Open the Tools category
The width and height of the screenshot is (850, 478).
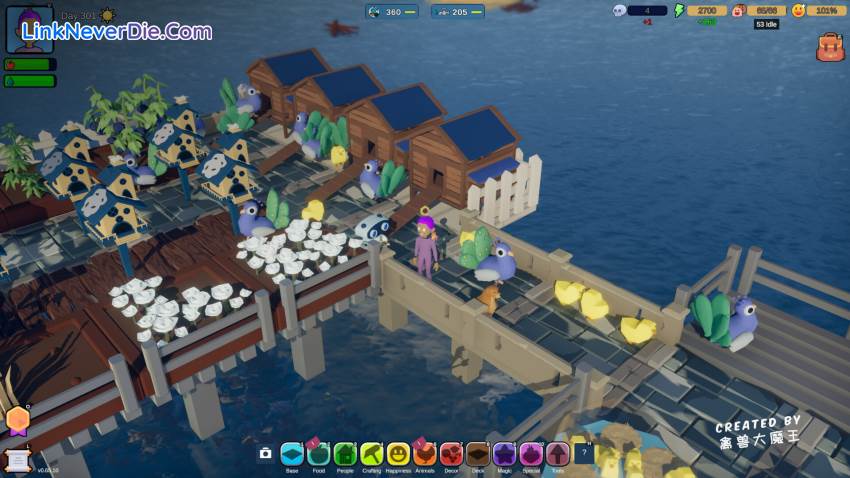click(x=557, y=454)
